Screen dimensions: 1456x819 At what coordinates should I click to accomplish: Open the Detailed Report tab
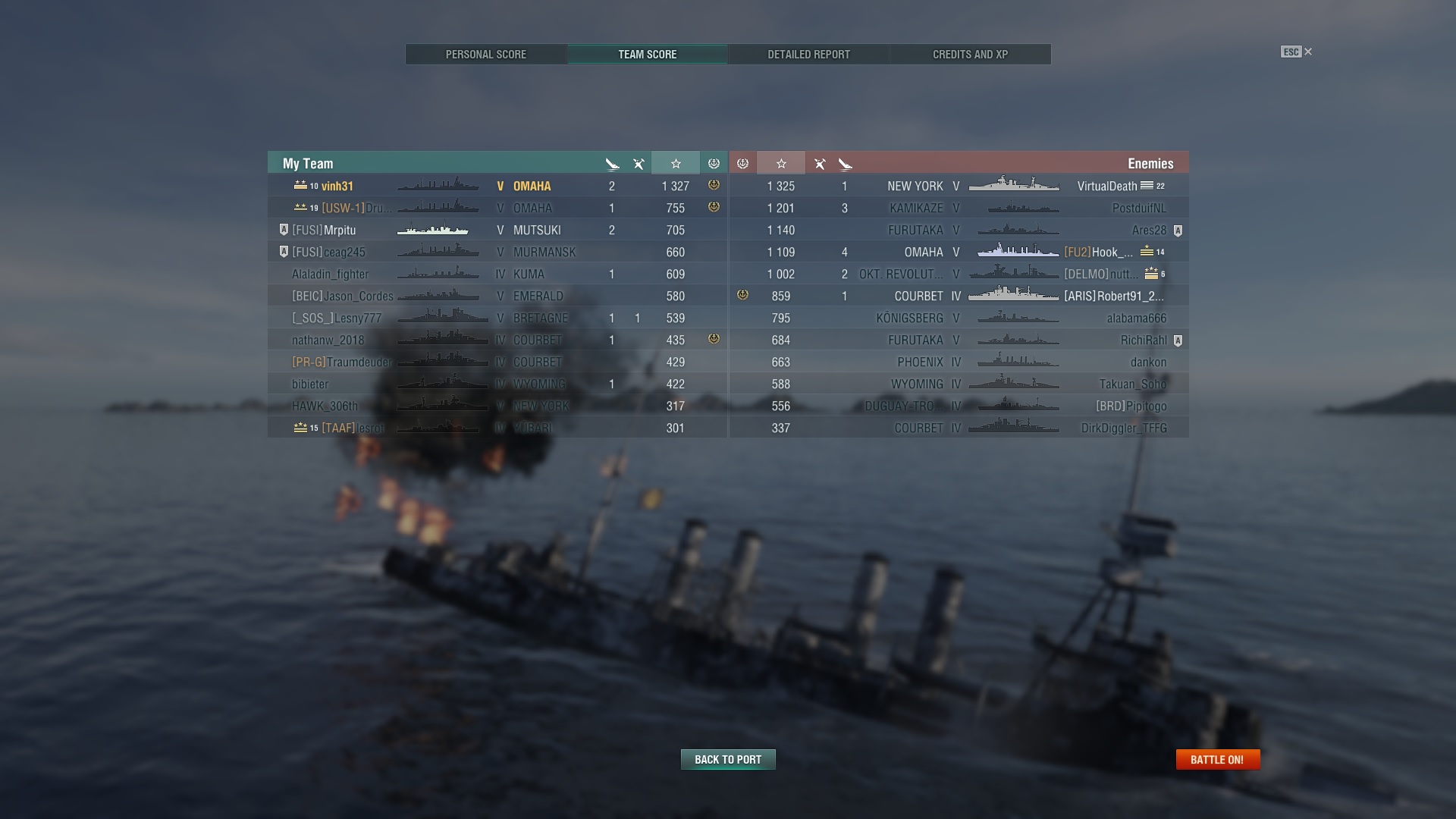tap(808, 54)
